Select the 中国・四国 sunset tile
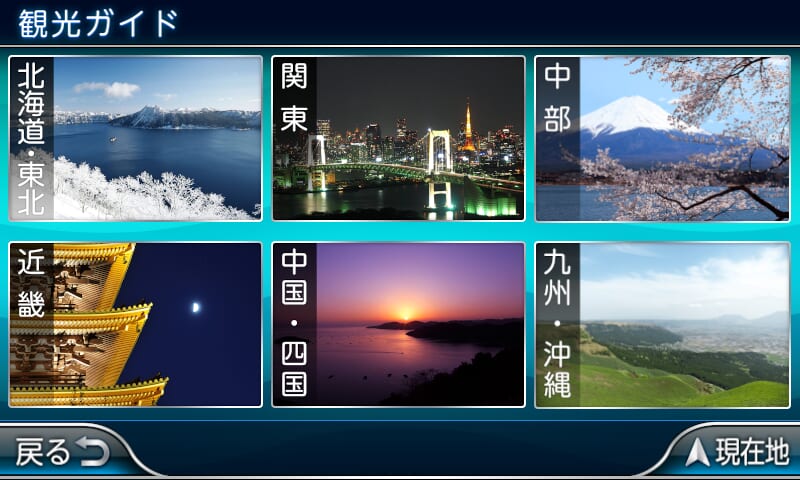 tap(398, 324)
